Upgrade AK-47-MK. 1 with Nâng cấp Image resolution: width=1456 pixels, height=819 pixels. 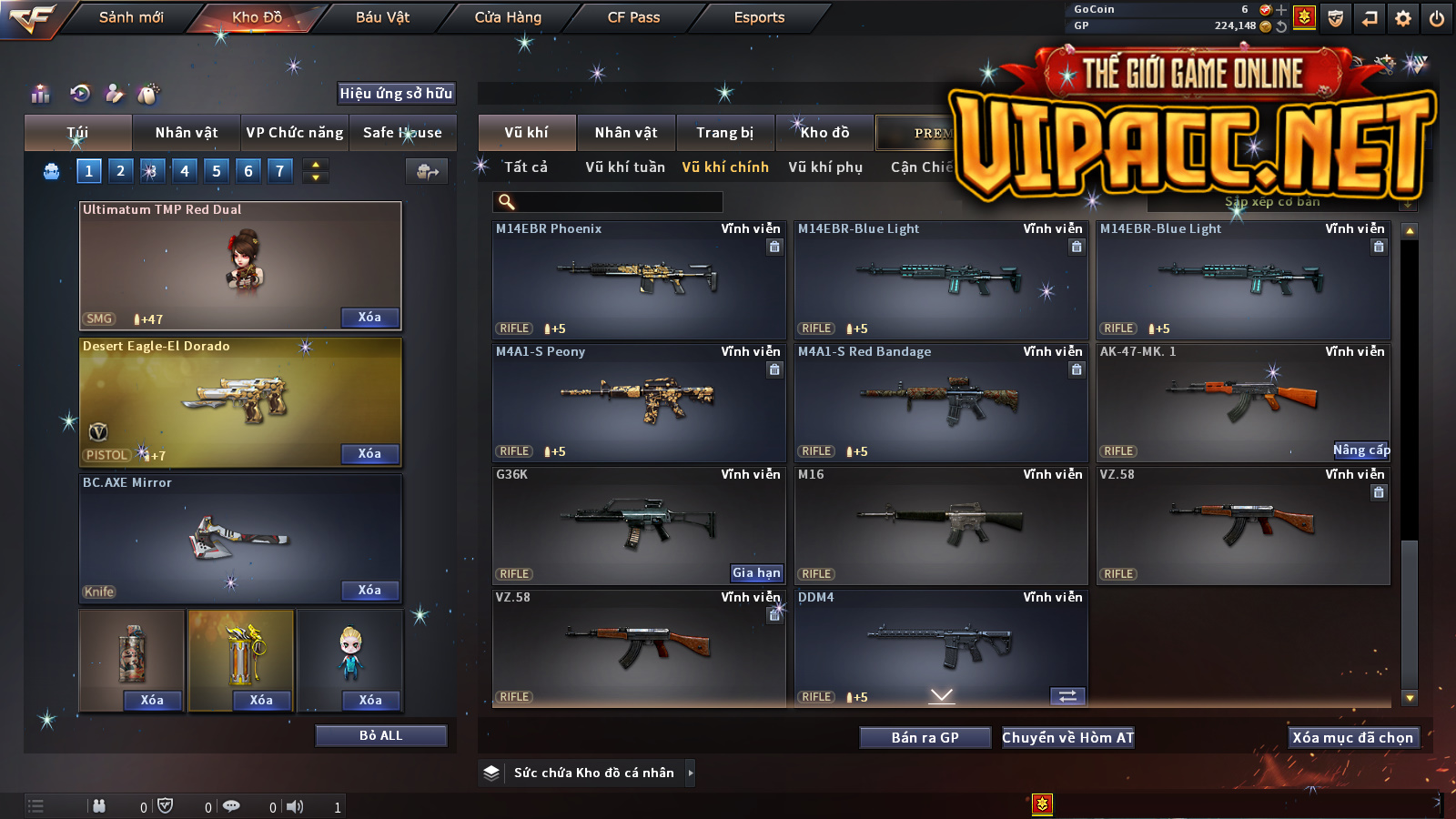tap(1361, 450)
